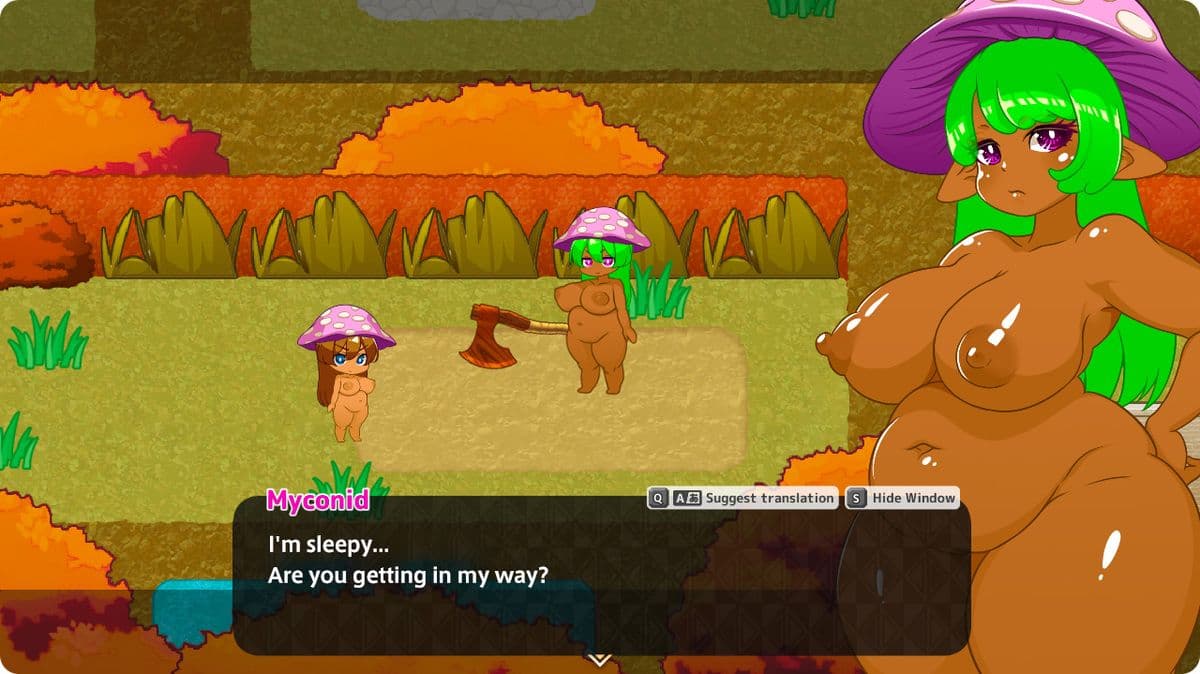Hide the dialogue window
This screenshot has width=1200, height=674.
[902, 498]
